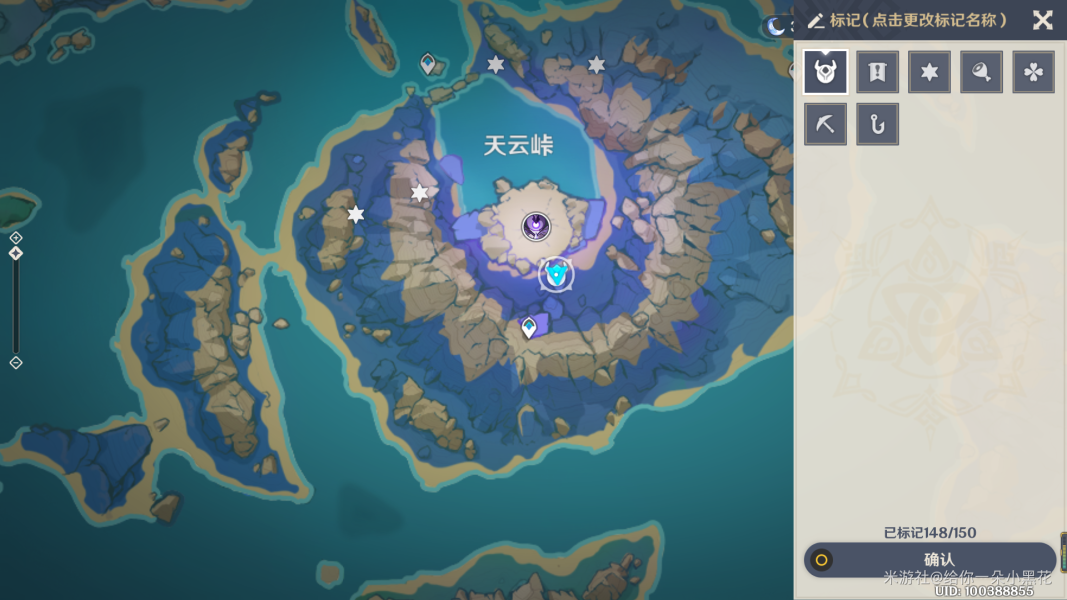The width and height of the screenshot is (1067, 600).
Task: Select the purple boss icon on the map
Action: pyautogui.click(x=536, y=226)
